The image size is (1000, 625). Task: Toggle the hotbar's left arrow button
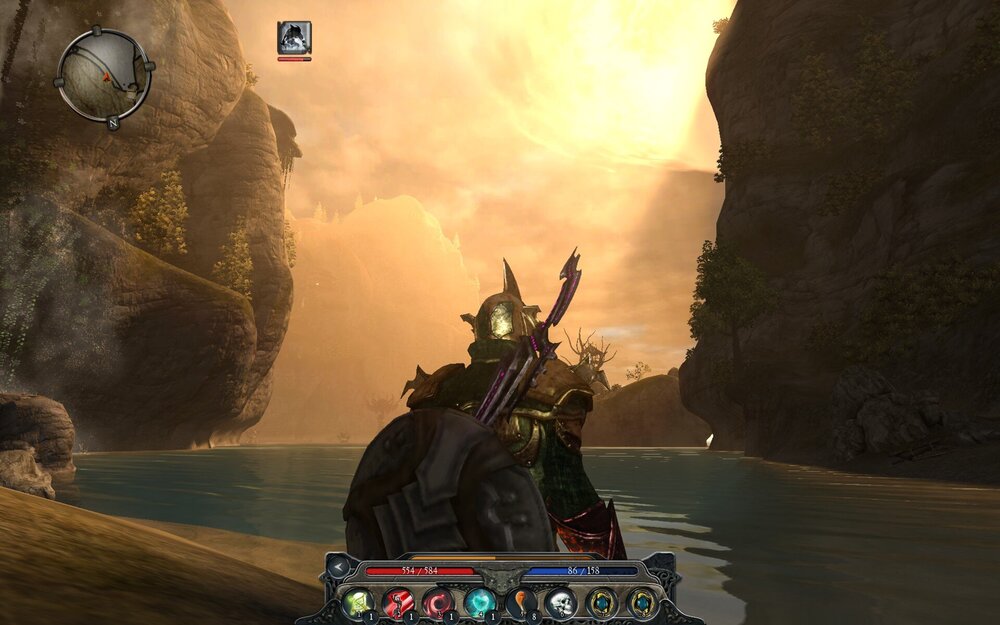tap(340, 568)
